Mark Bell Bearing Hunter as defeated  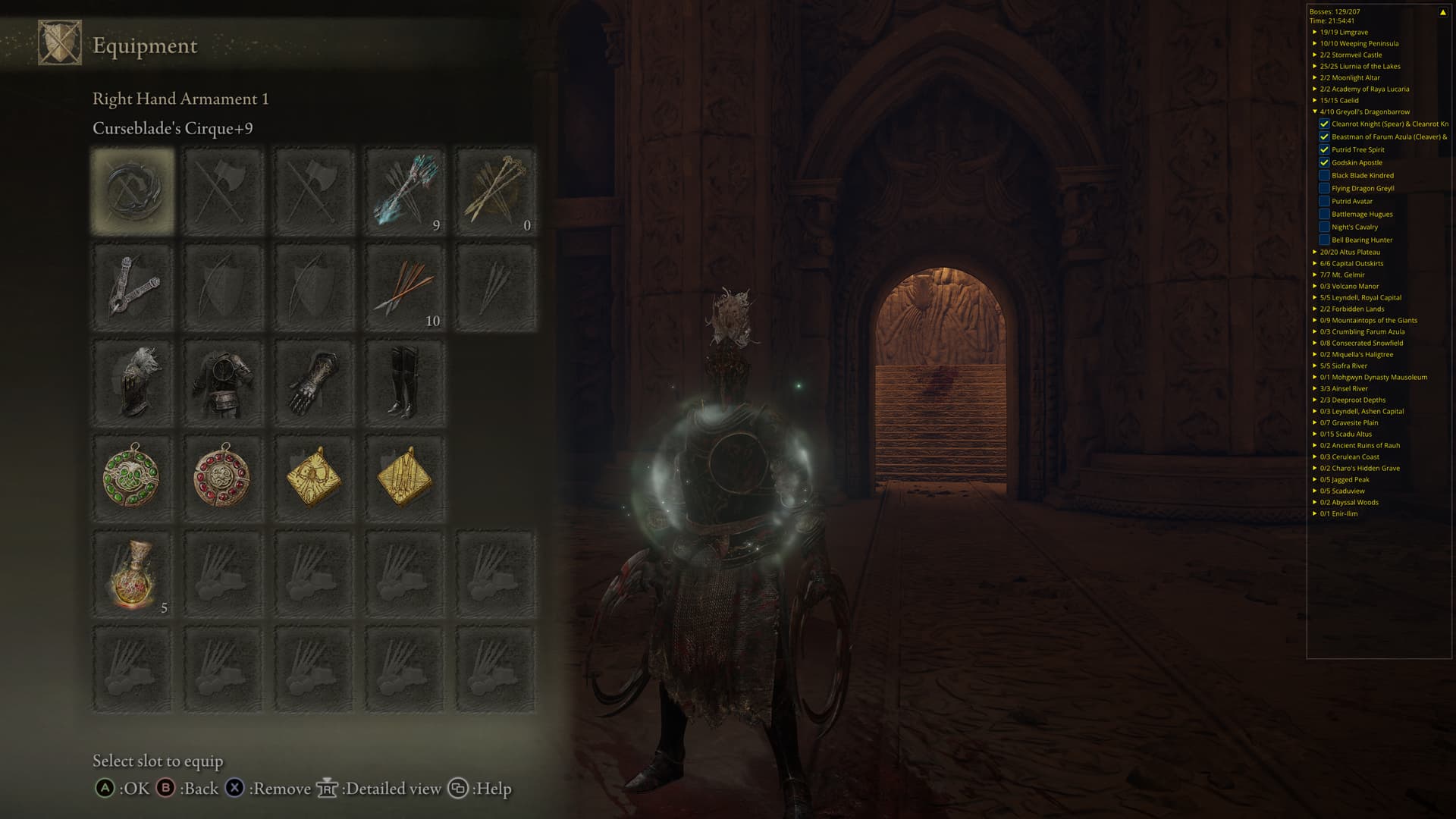1324,240
